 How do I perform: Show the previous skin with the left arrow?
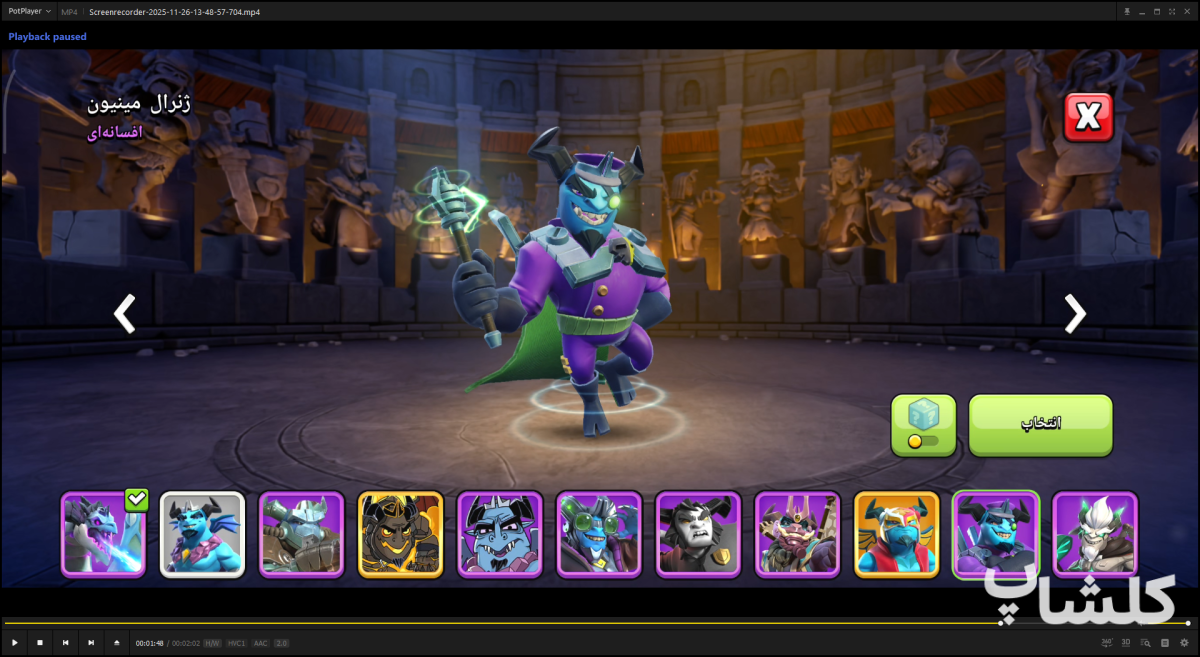[x=124, y=313]
